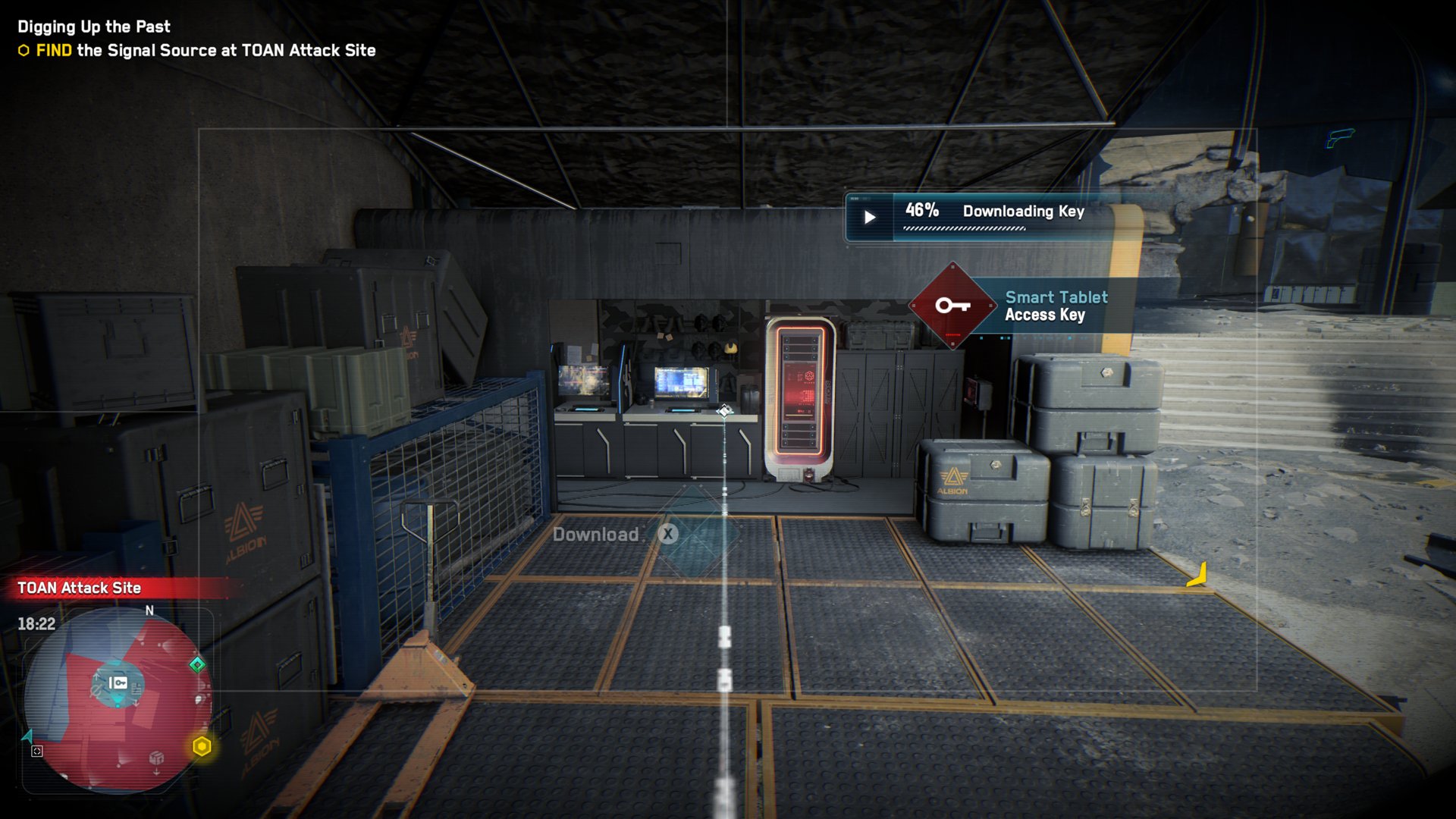Click the TOAN Attack Site location banner
Viewport: 1456px width, 819px height.
[x=80, y=588]
